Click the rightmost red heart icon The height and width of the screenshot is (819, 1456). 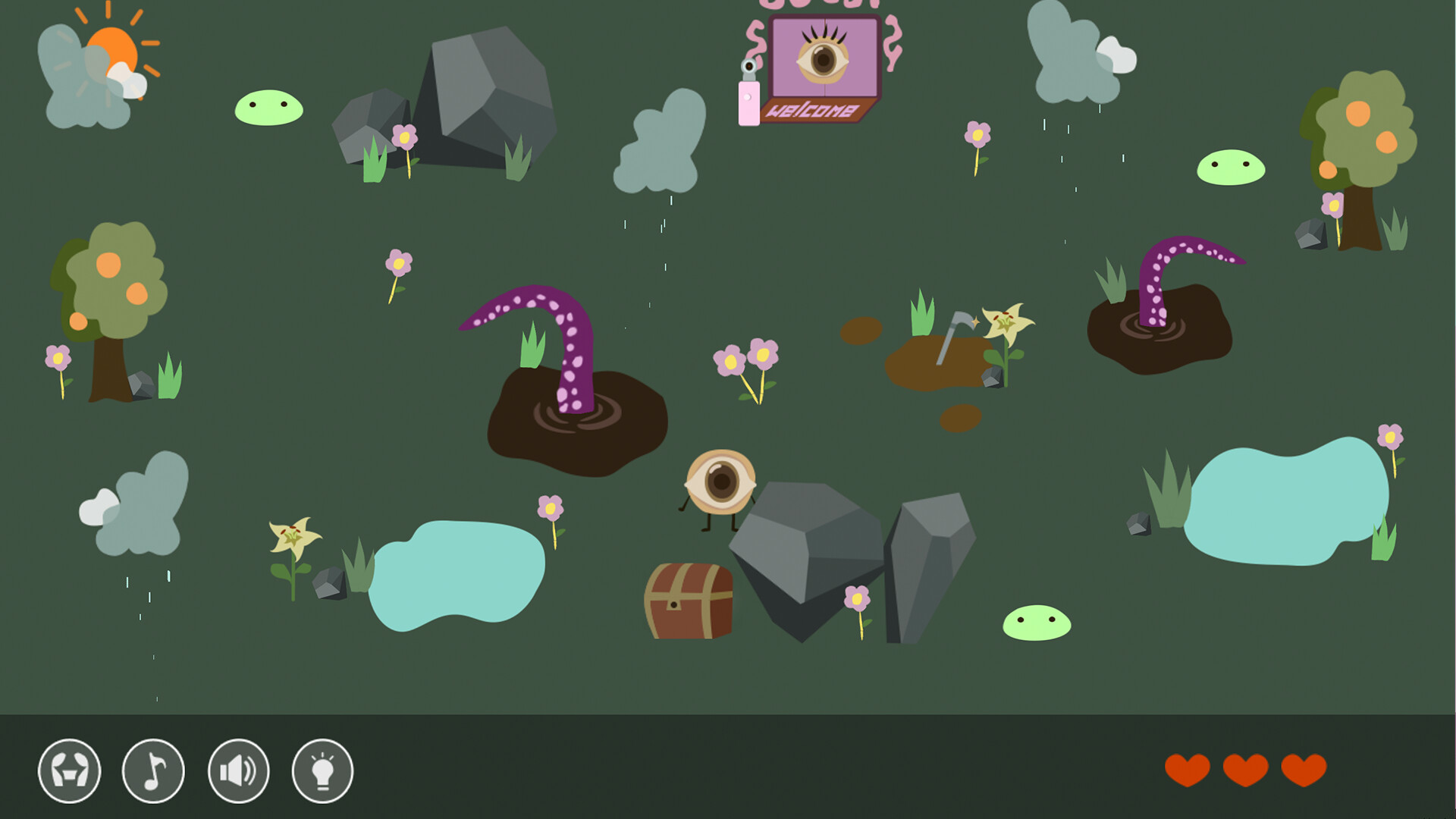coord(1302,768)
